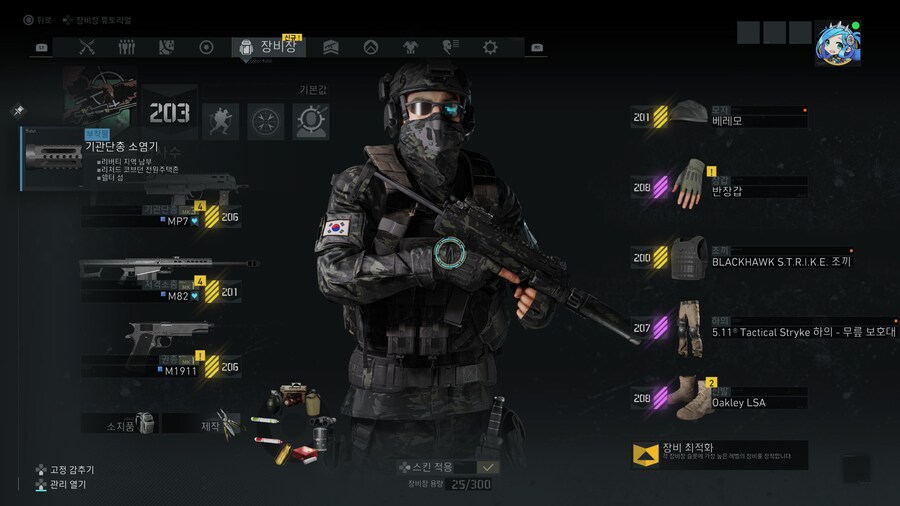Viewport: 900px width, 506px height.
Task: Select the 반장갑 half-gloves slot
Action: (x=719, y=187)
